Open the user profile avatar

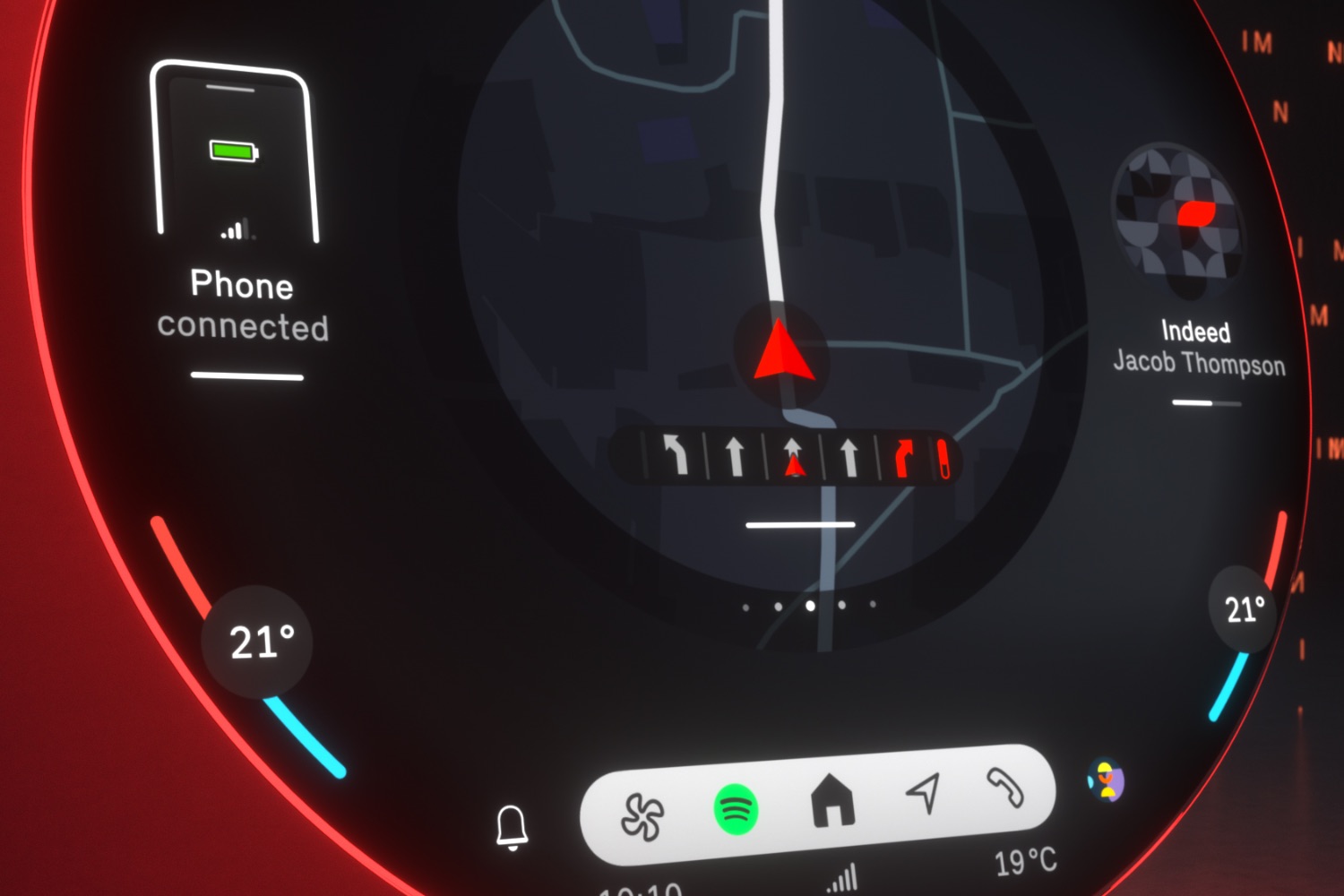point(1107,780)
